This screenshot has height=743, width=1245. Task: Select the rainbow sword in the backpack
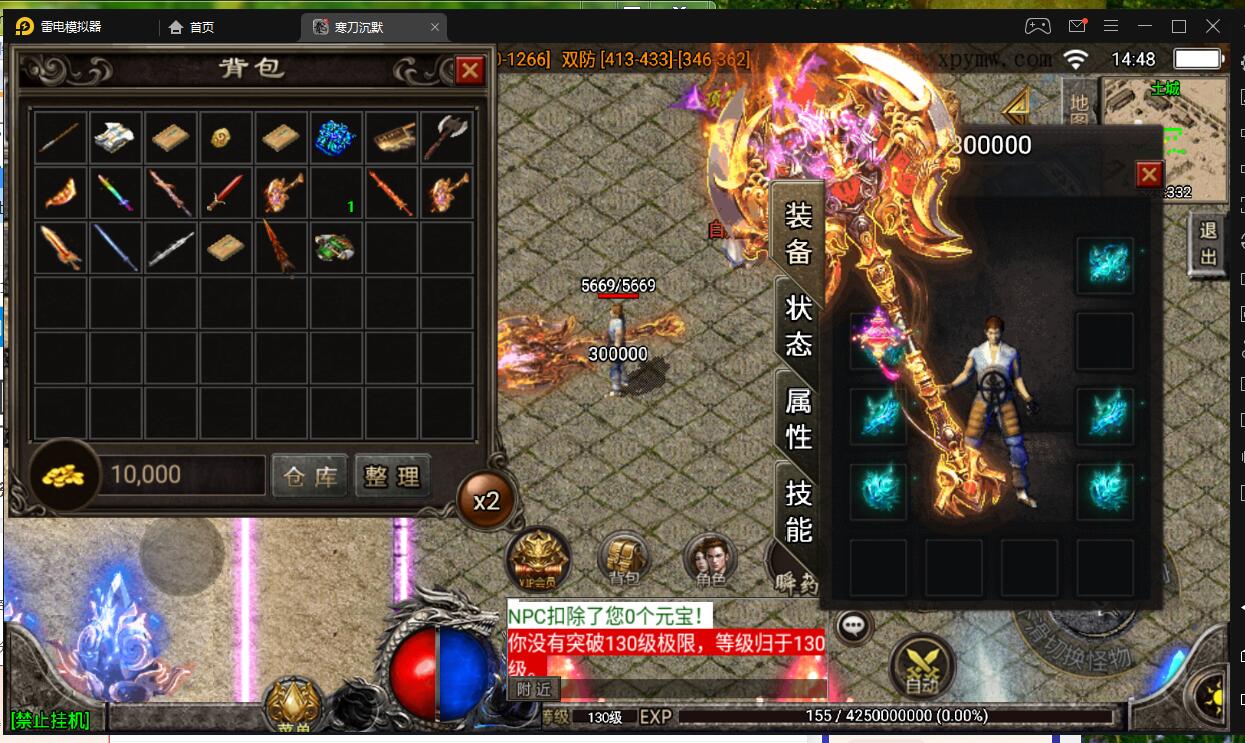(x=115, y=192)
